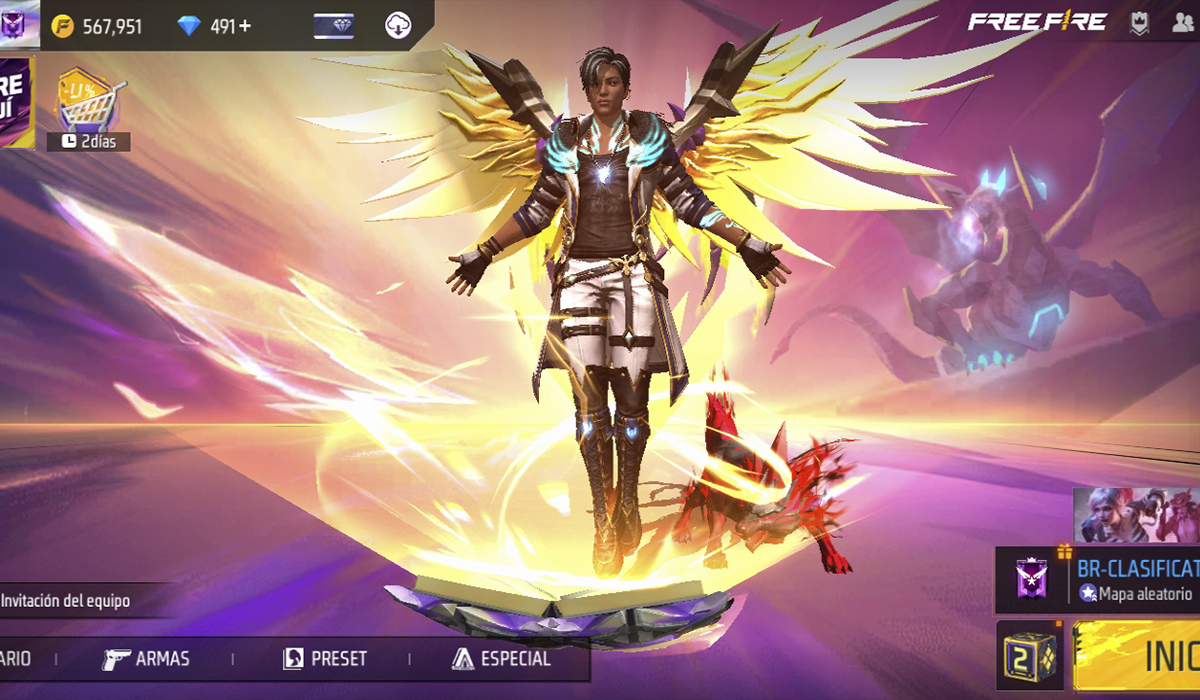Open the diamond membership card icon
The width and height of the screenshot is (1200, 700).
point(333,26)
